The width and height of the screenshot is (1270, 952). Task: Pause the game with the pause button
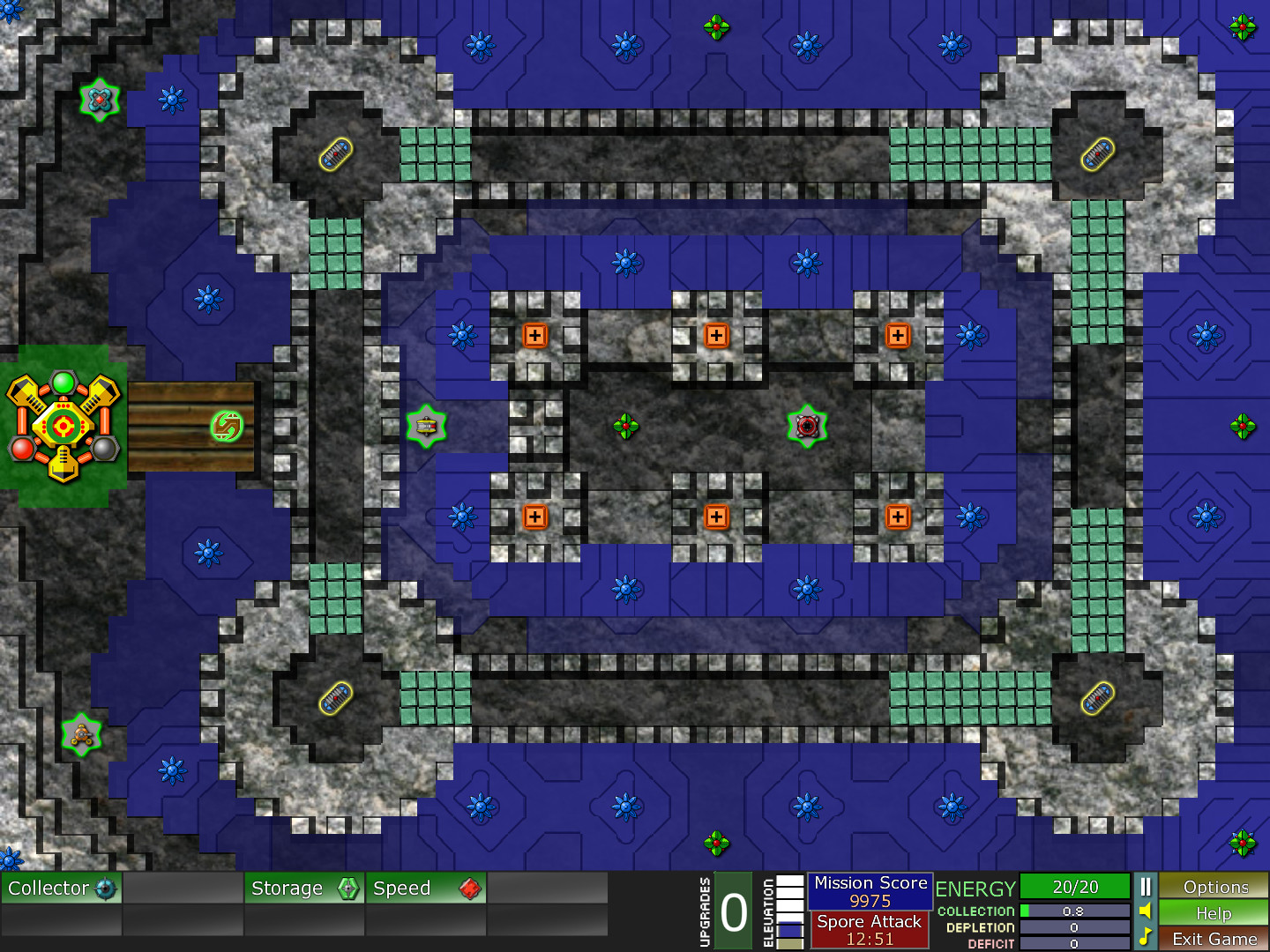tap(1144, 888)
